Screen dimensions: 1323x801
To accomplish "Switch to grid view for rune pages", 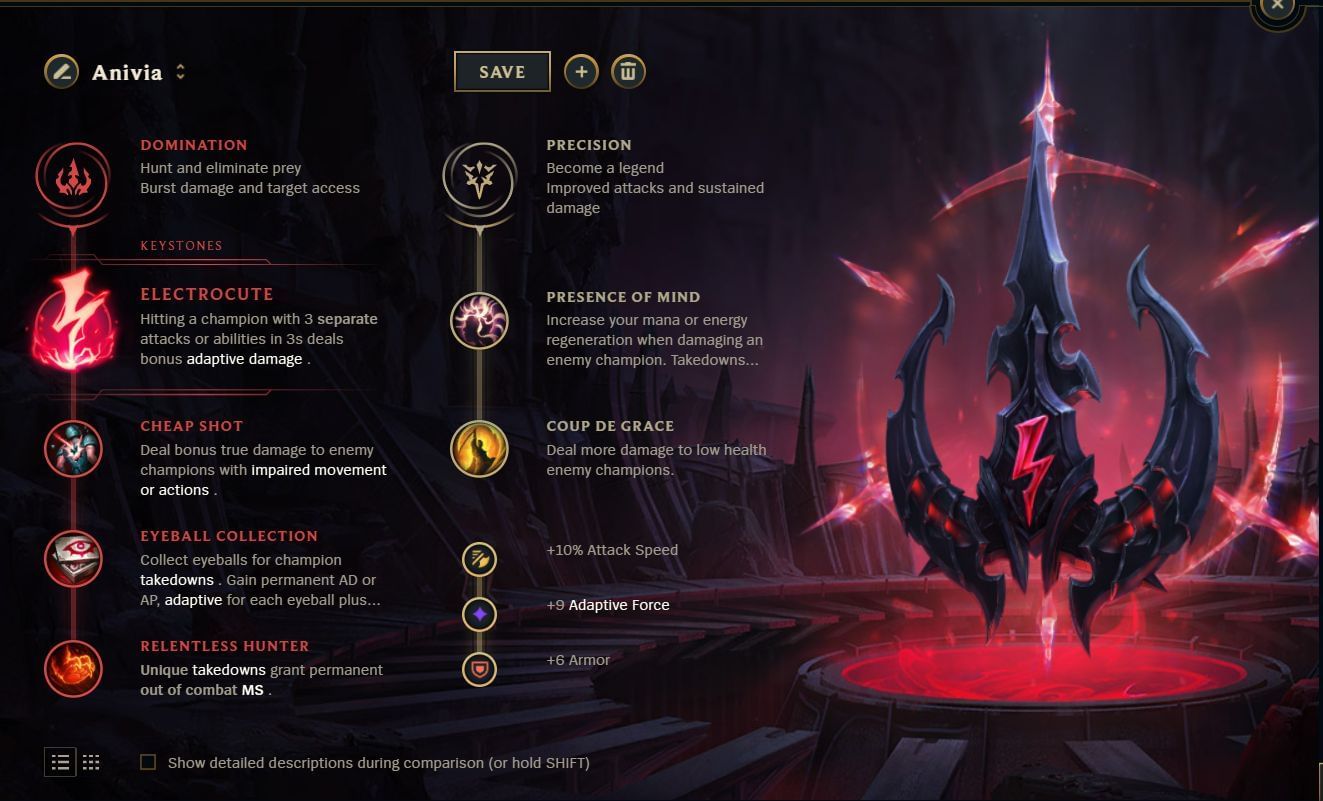I will tap(91, 762).
